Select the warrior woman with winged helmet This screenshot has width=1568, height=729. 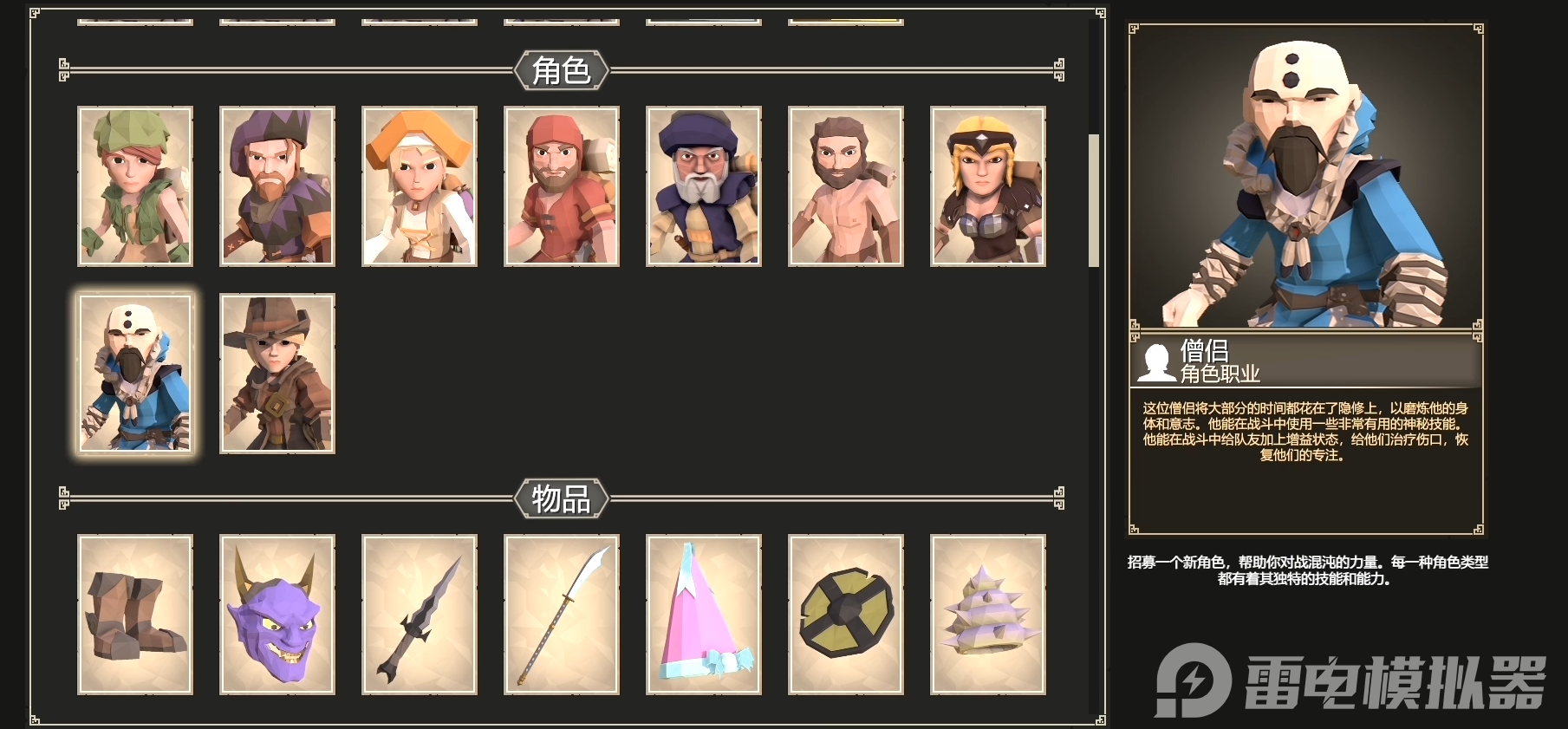tap(987, 186)
